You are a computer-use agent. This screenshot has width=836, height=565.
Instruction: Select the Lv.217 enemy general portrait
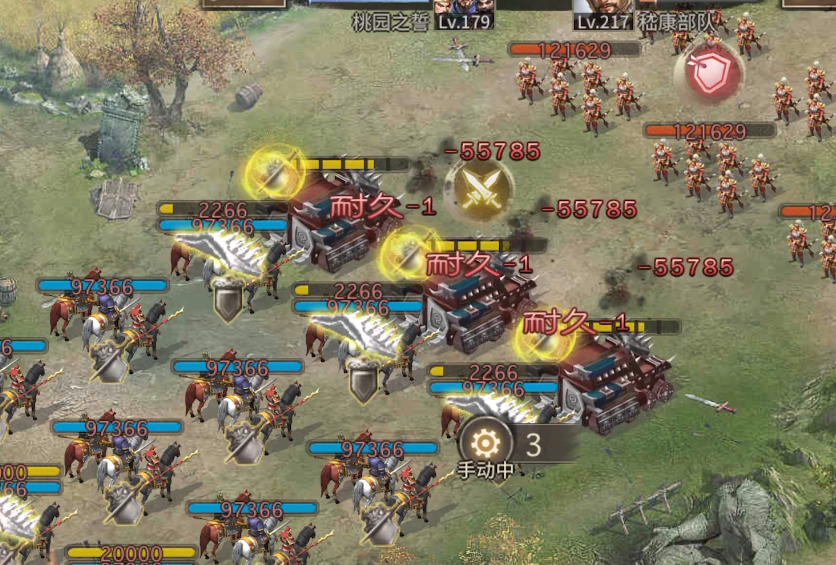point(605,6)
